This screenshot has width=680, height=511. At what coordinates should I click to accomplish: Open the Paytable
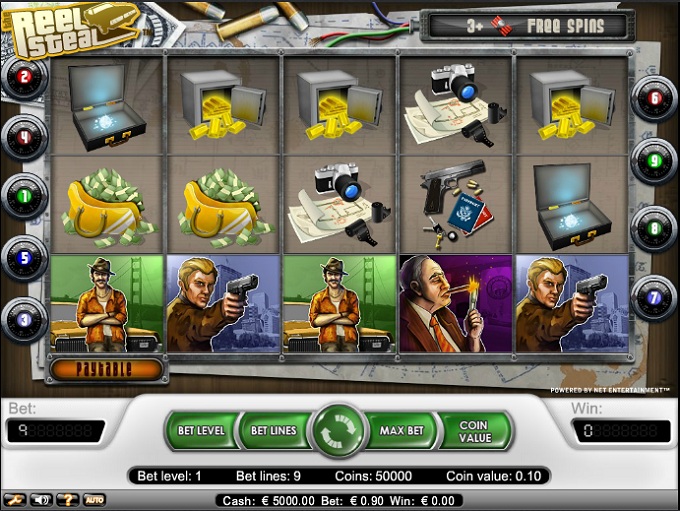point(105,368)
